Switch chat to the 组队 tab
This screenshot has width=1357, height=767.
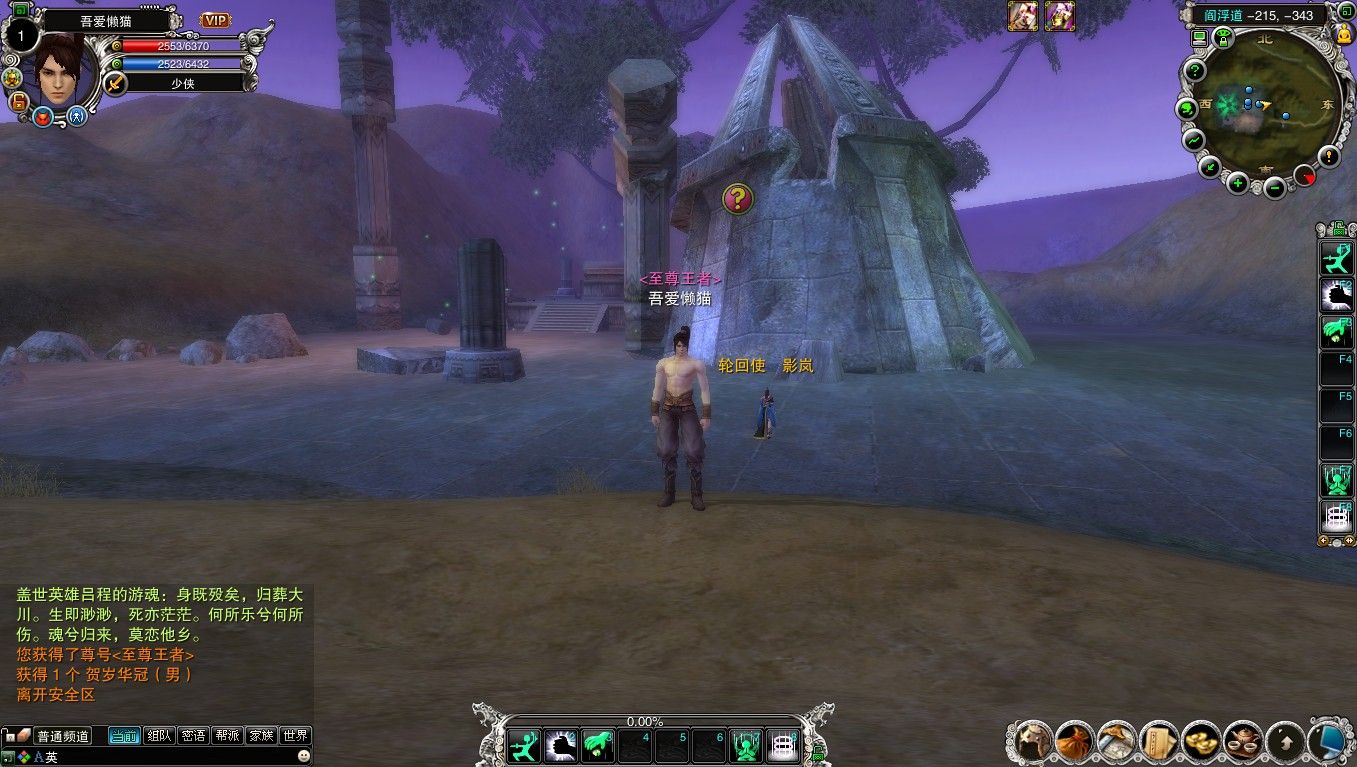(x=159, y=736)
